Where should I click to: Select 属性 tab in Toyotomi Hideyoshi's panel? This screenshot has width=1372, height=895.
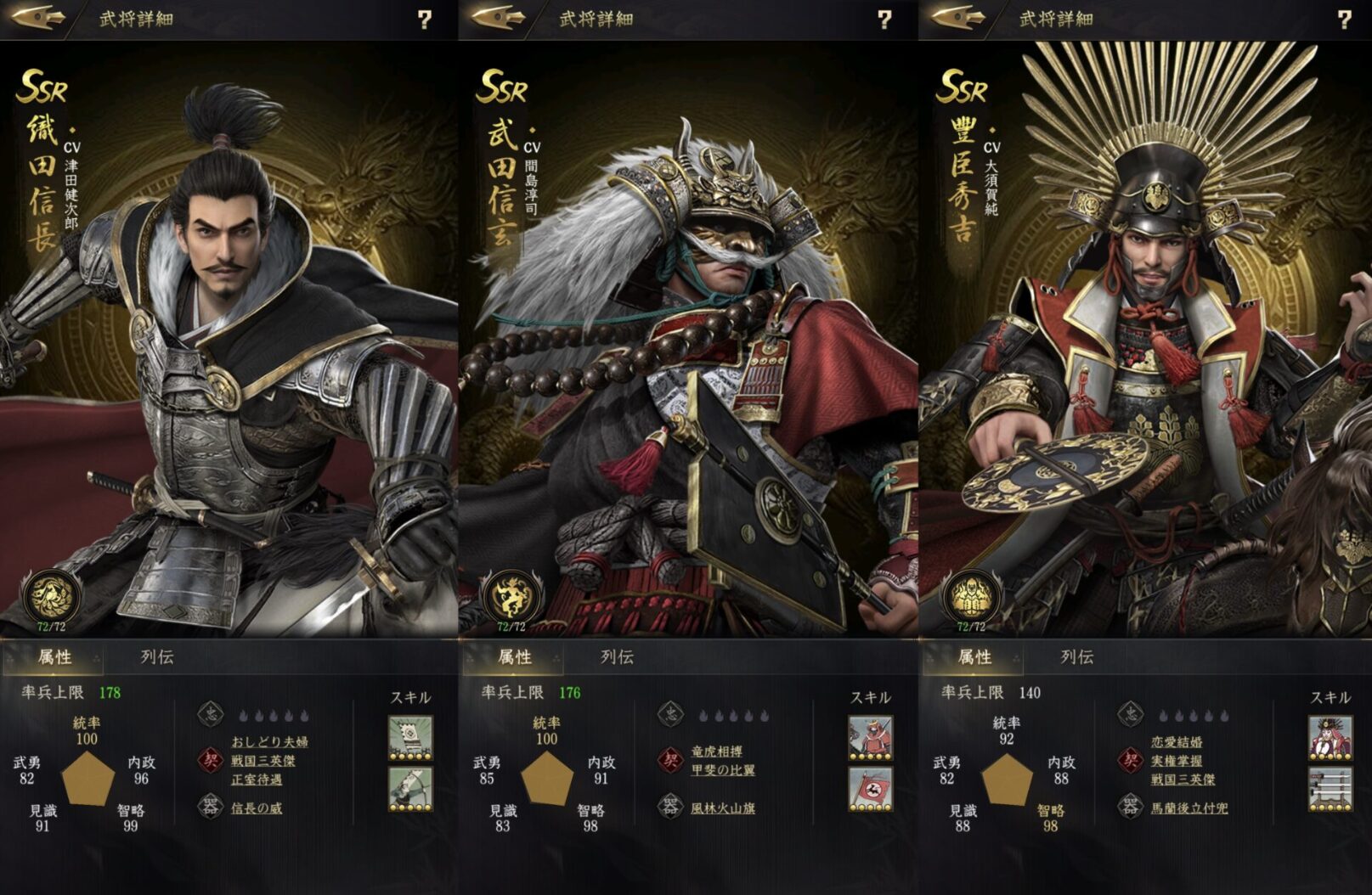[x=974, y=656]
